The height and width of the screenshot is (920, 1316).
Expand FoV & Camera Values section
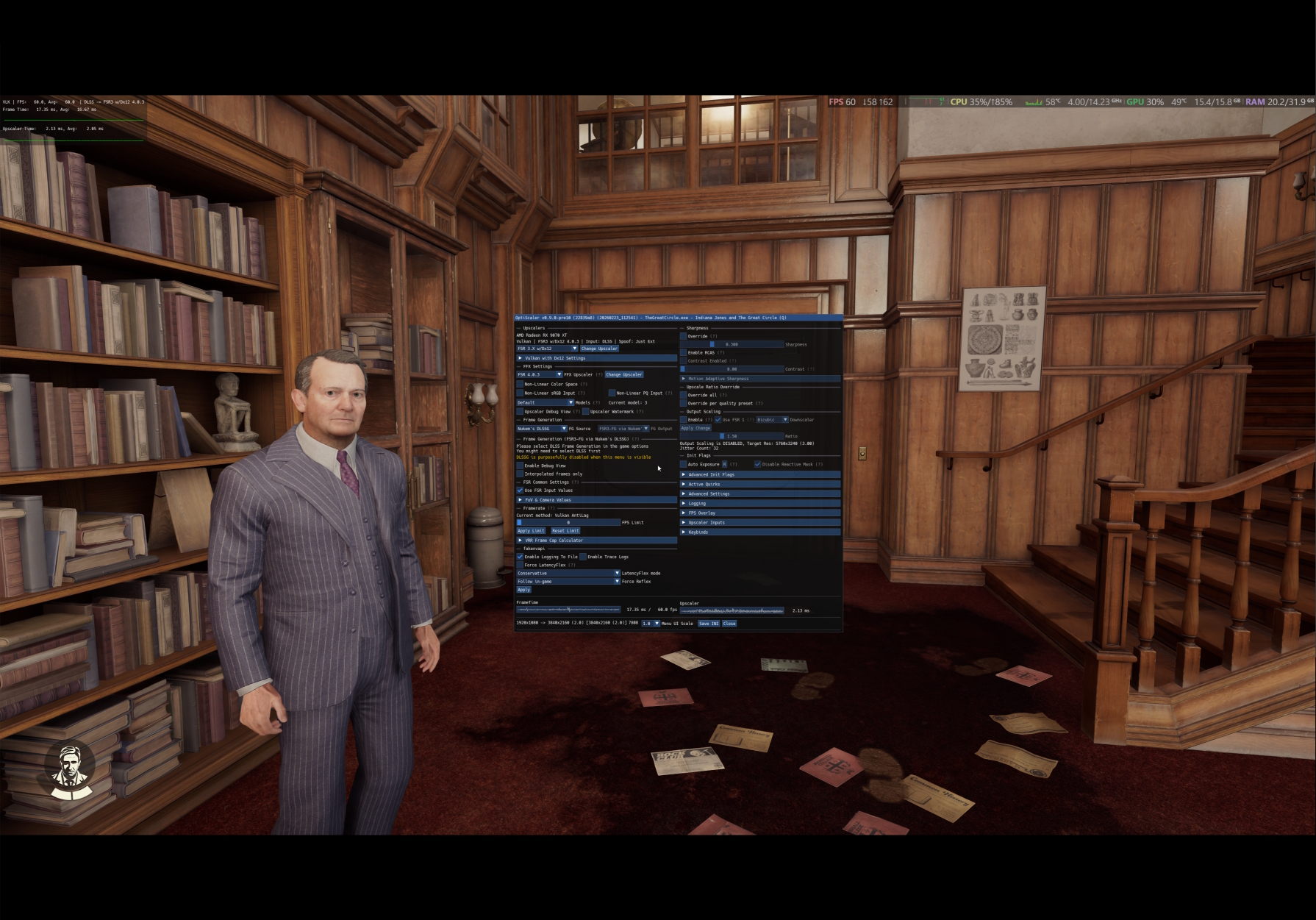click(548, 500)
